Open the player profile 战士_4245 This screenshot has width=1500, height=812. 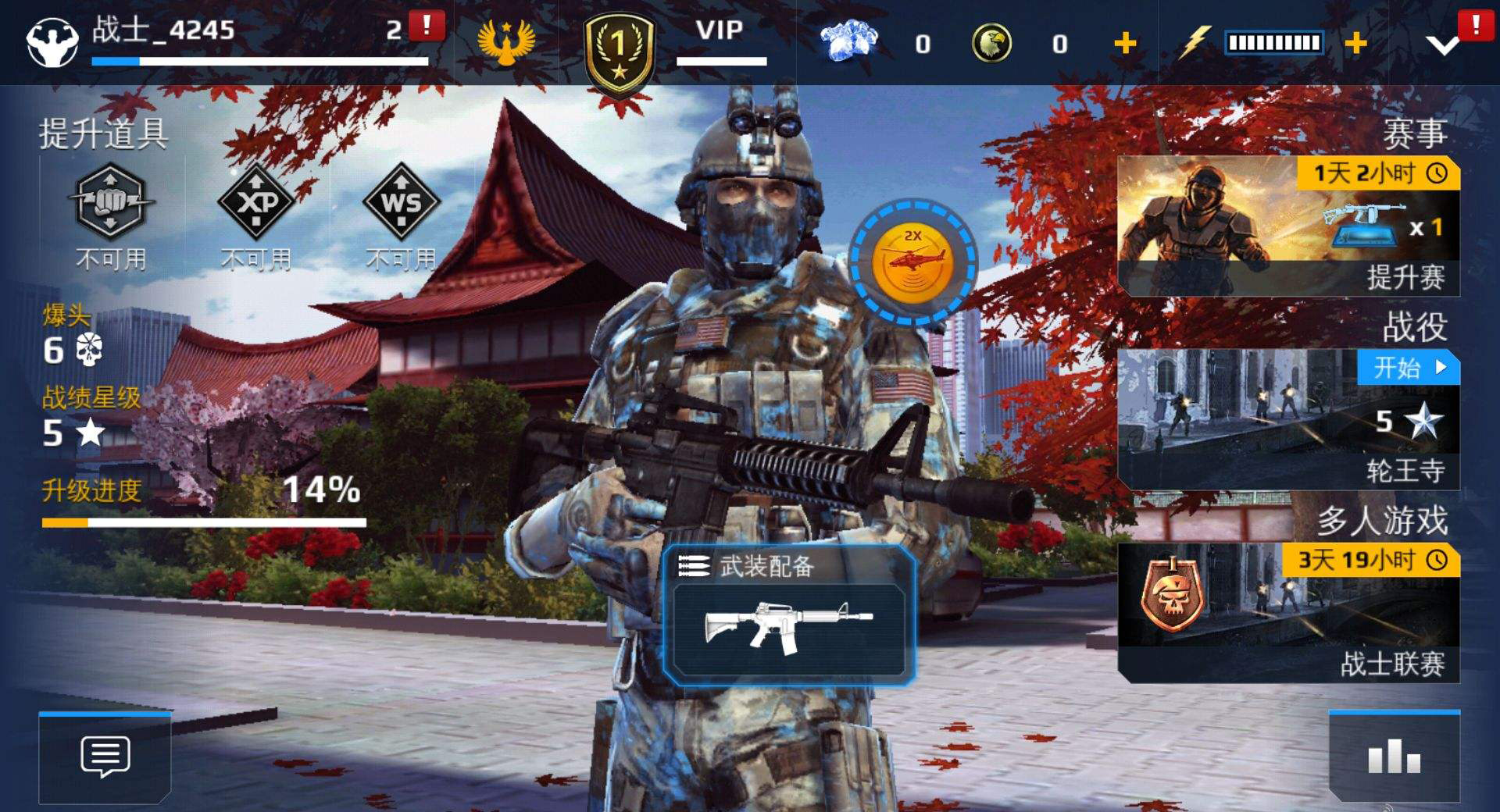point(162,33)
